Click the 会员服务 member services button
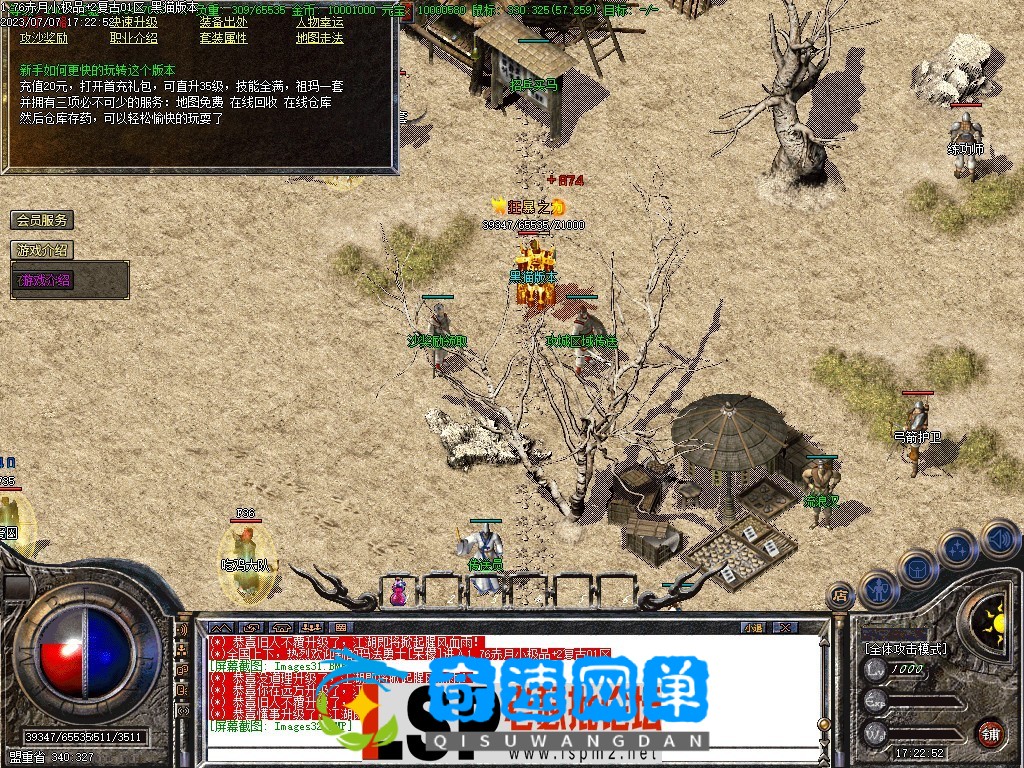Image resolution: width=1024 pixels, height=768 pixels. coord(41,220)
